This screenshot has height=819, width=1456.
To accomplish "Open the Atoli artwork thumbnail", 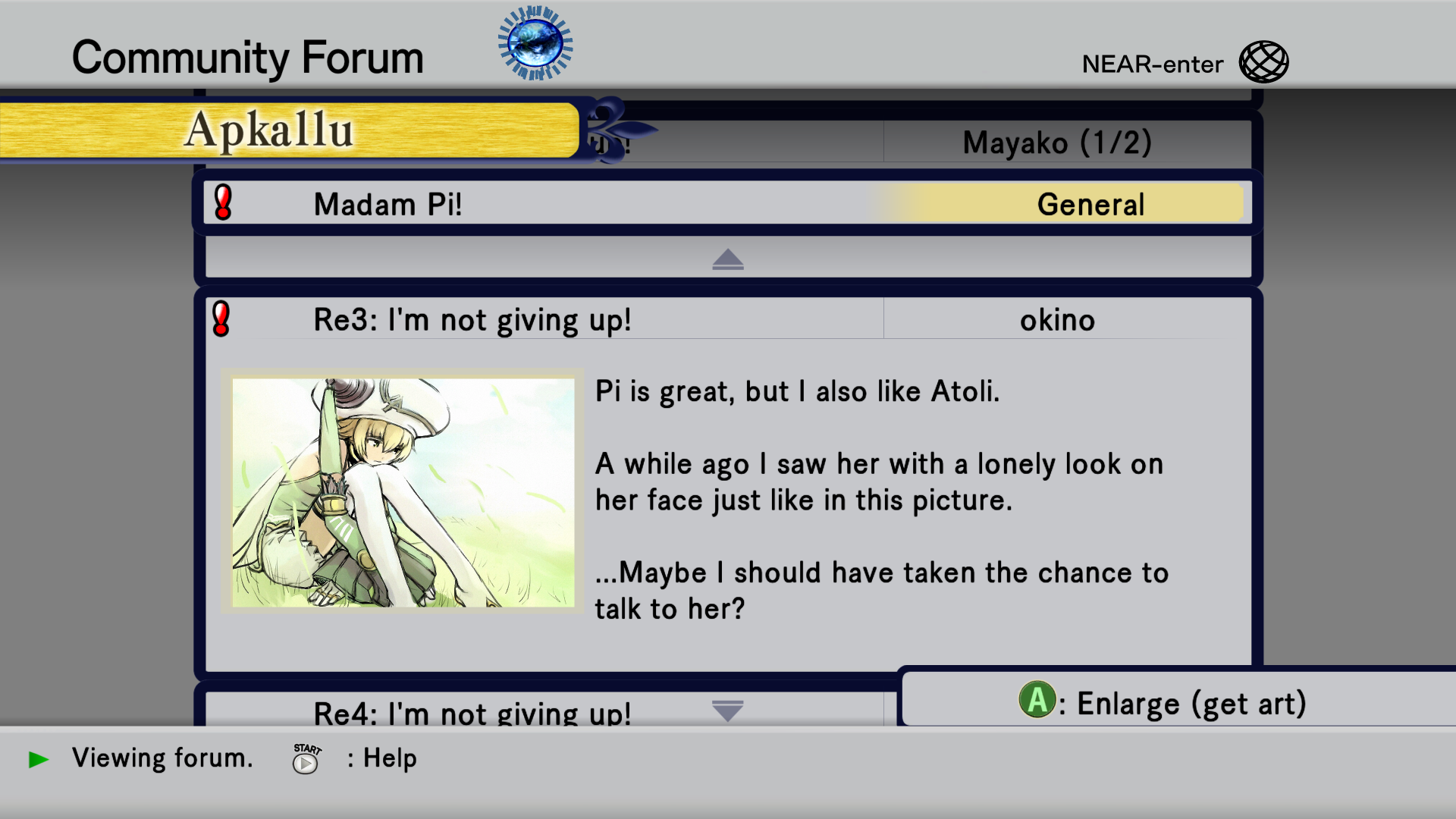I will (403, 492).
